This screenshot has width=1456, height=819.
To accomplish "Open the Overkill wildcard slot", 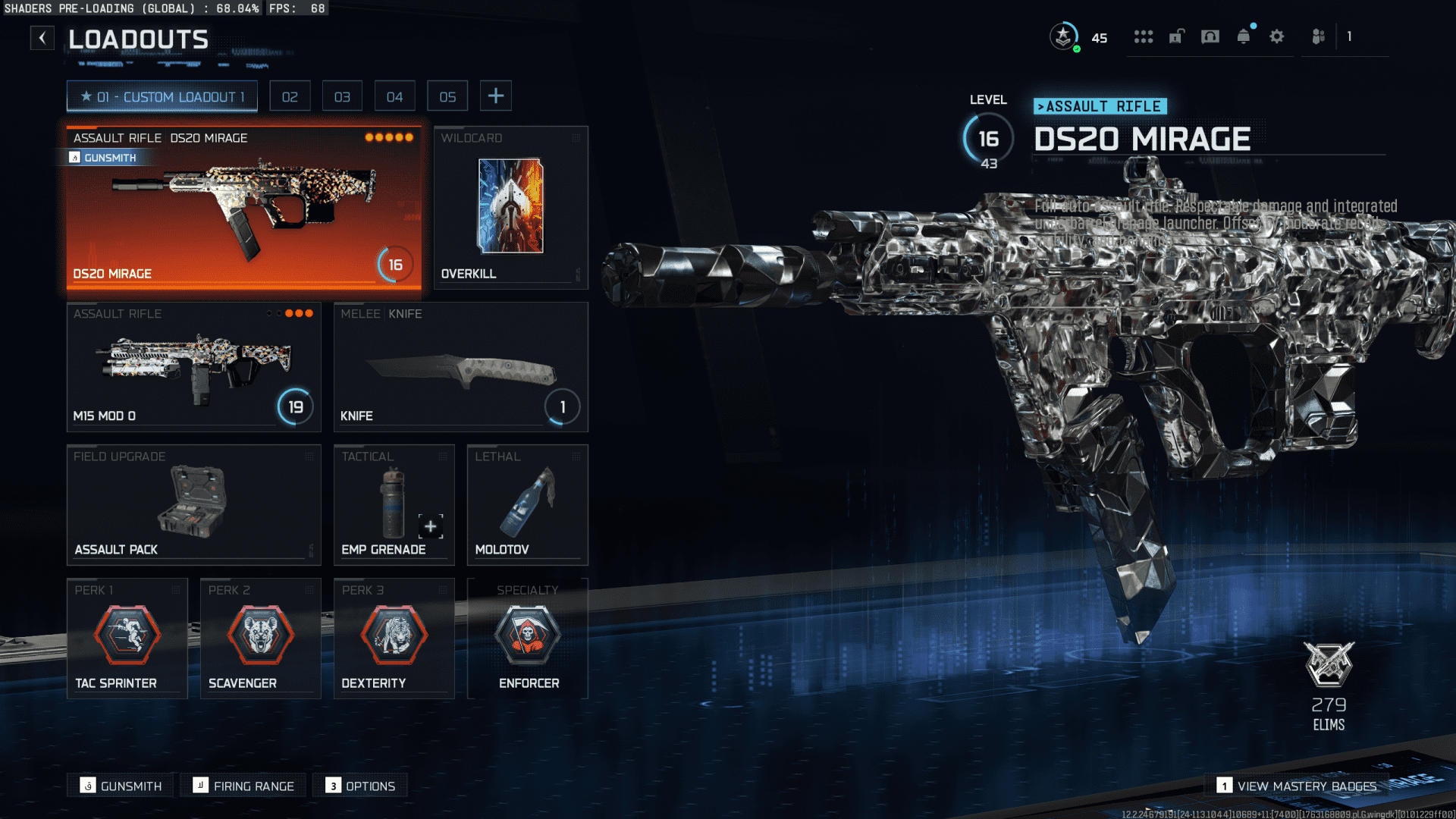I will tap(510, 207).
